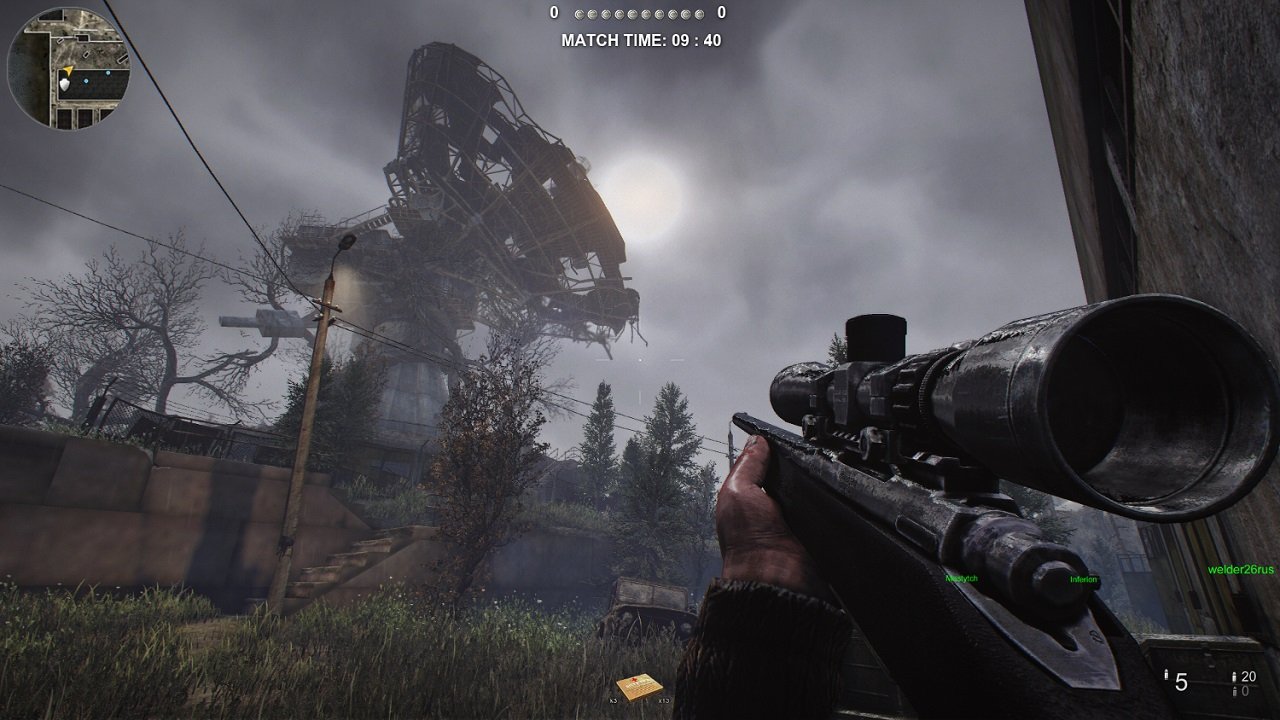Click the grayed bullet icon beside the 0
This screenshot has height=720, width=1280.
tap(1235, 691)
